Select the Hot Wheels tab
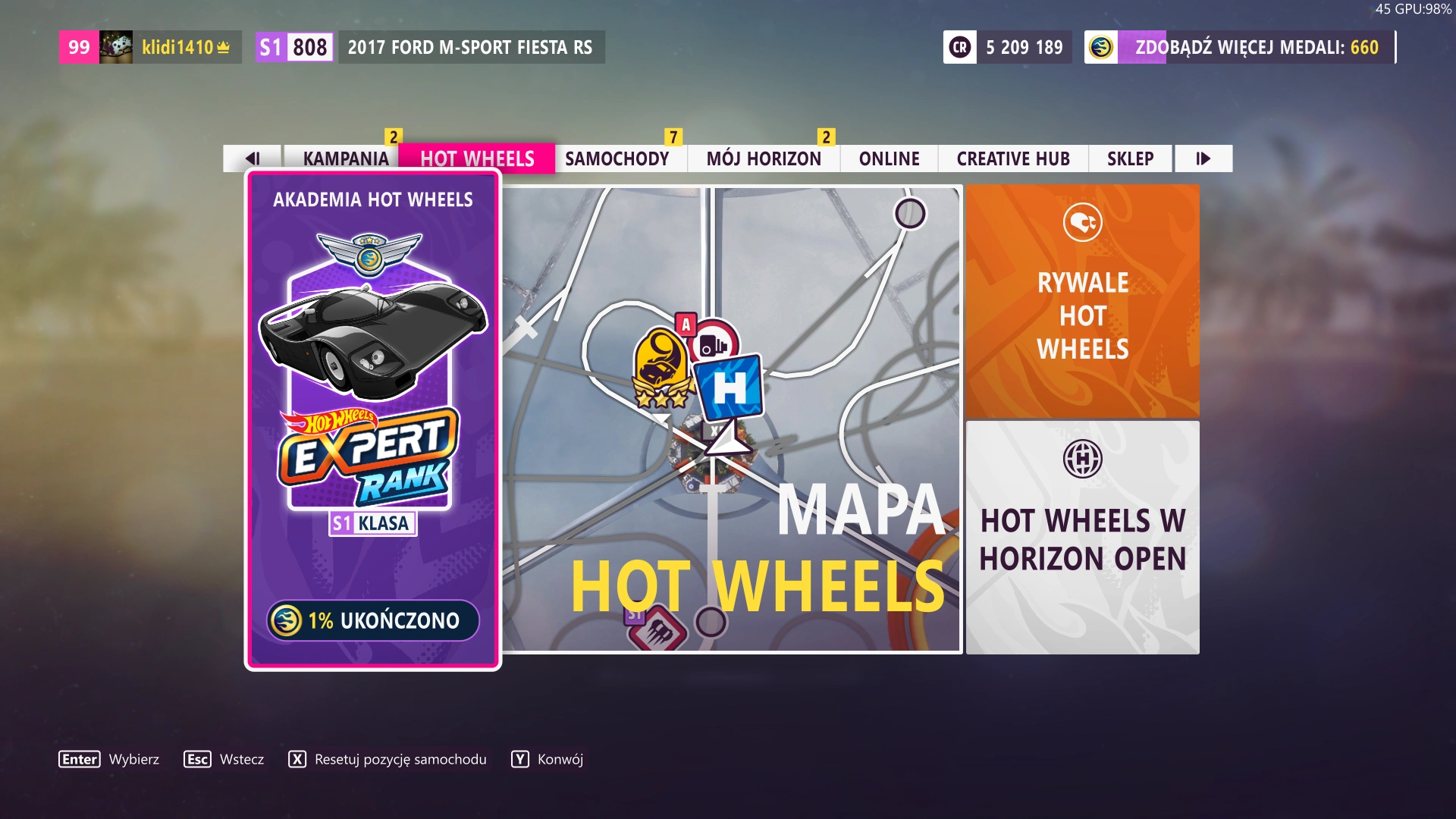Screen dimensions: 1456x819 tap(477, 158)
